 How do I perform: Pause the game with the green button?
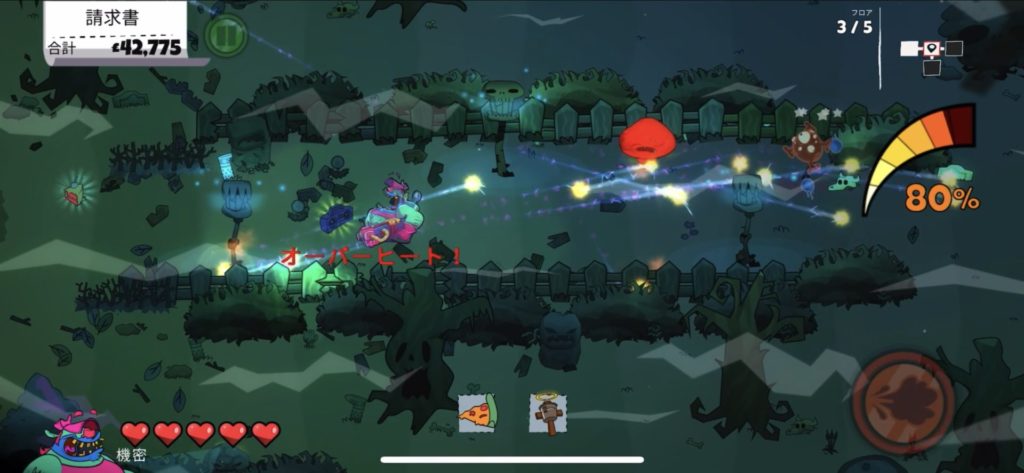coord(225,36)
